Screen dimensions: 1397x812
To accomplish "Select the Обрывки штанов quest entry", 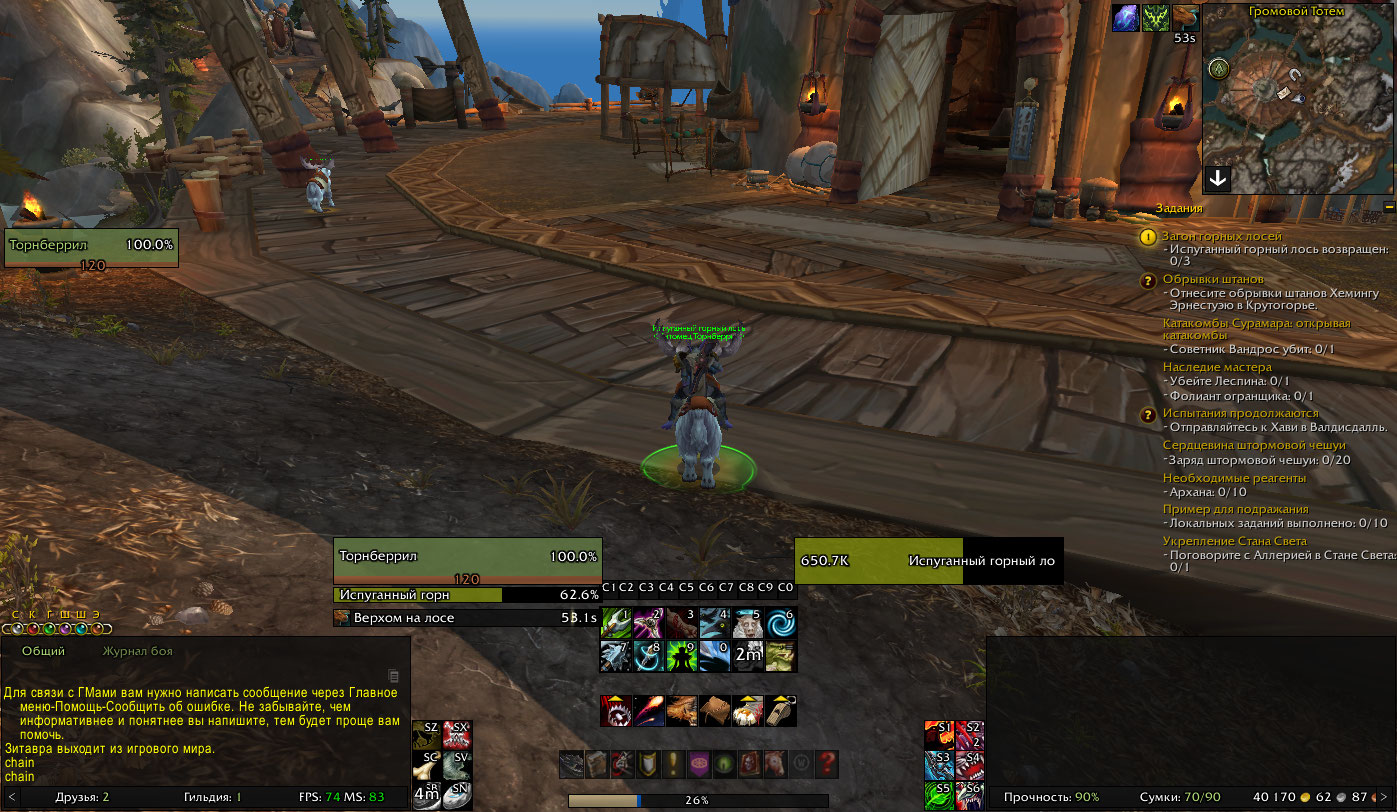I will 1213,279.
